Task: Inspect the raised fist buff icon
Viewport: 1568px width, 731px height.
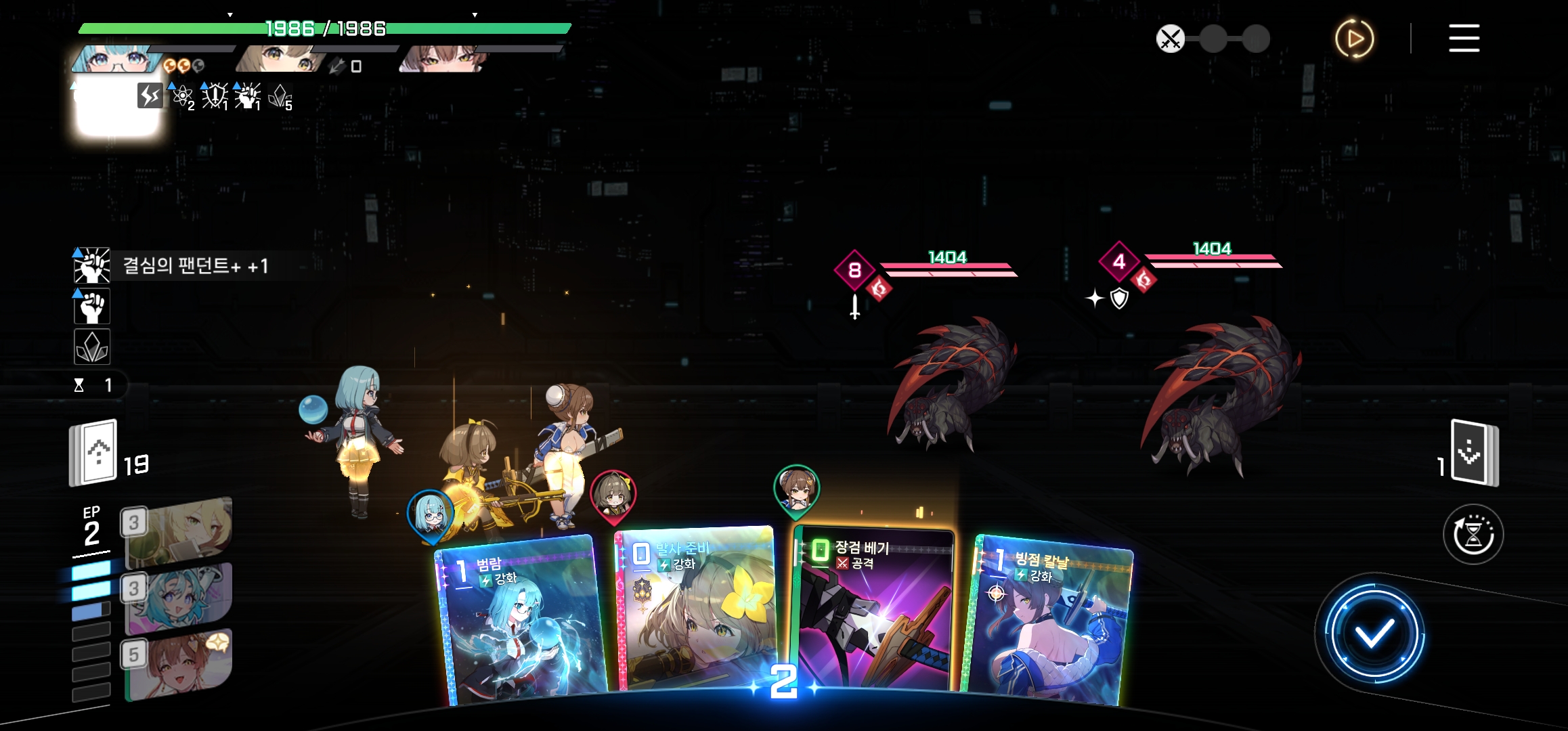Action: coord(92,307)
